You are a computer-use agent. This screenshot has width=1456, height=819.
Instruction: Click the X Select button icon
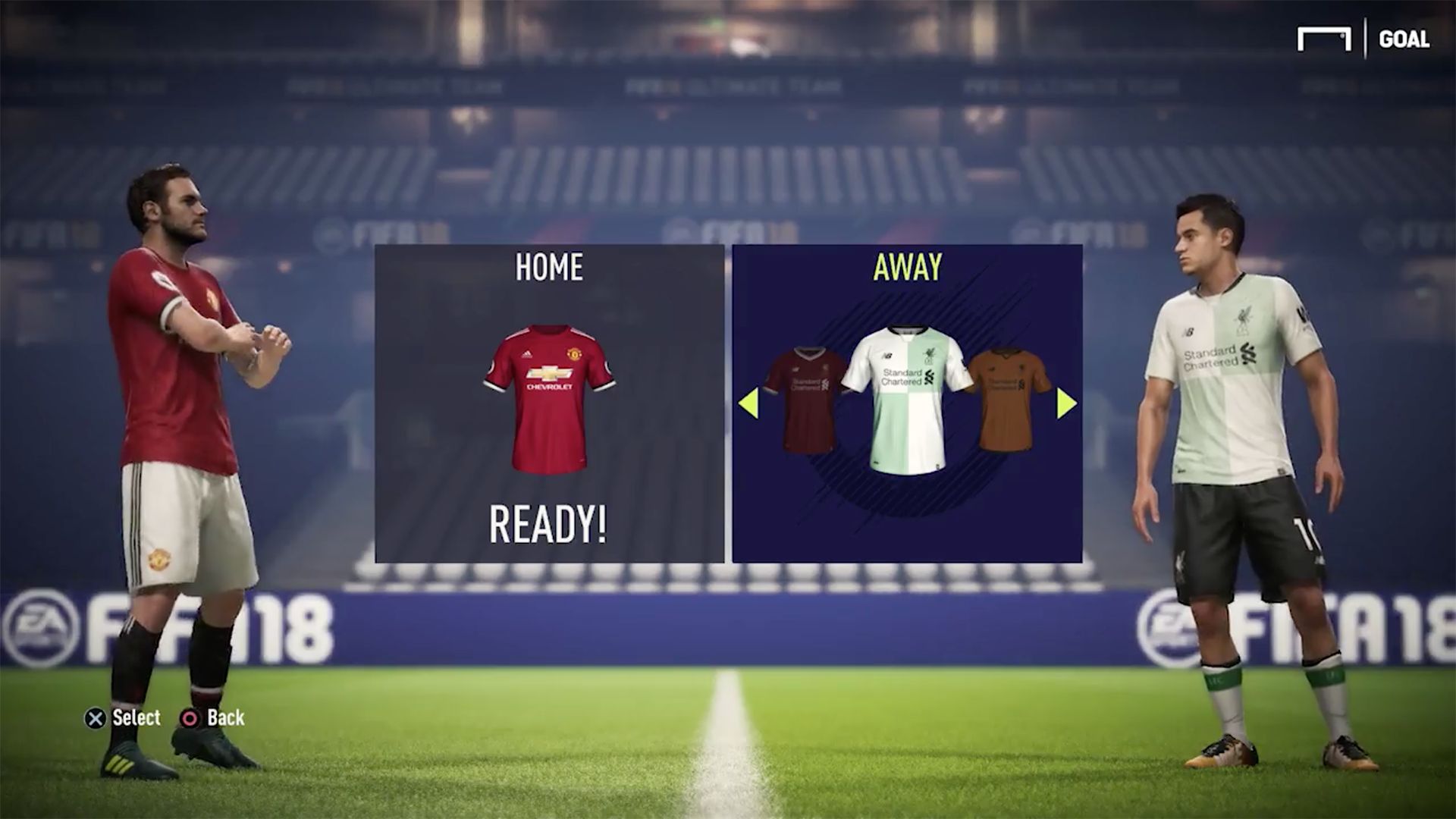tap(96, 718)
